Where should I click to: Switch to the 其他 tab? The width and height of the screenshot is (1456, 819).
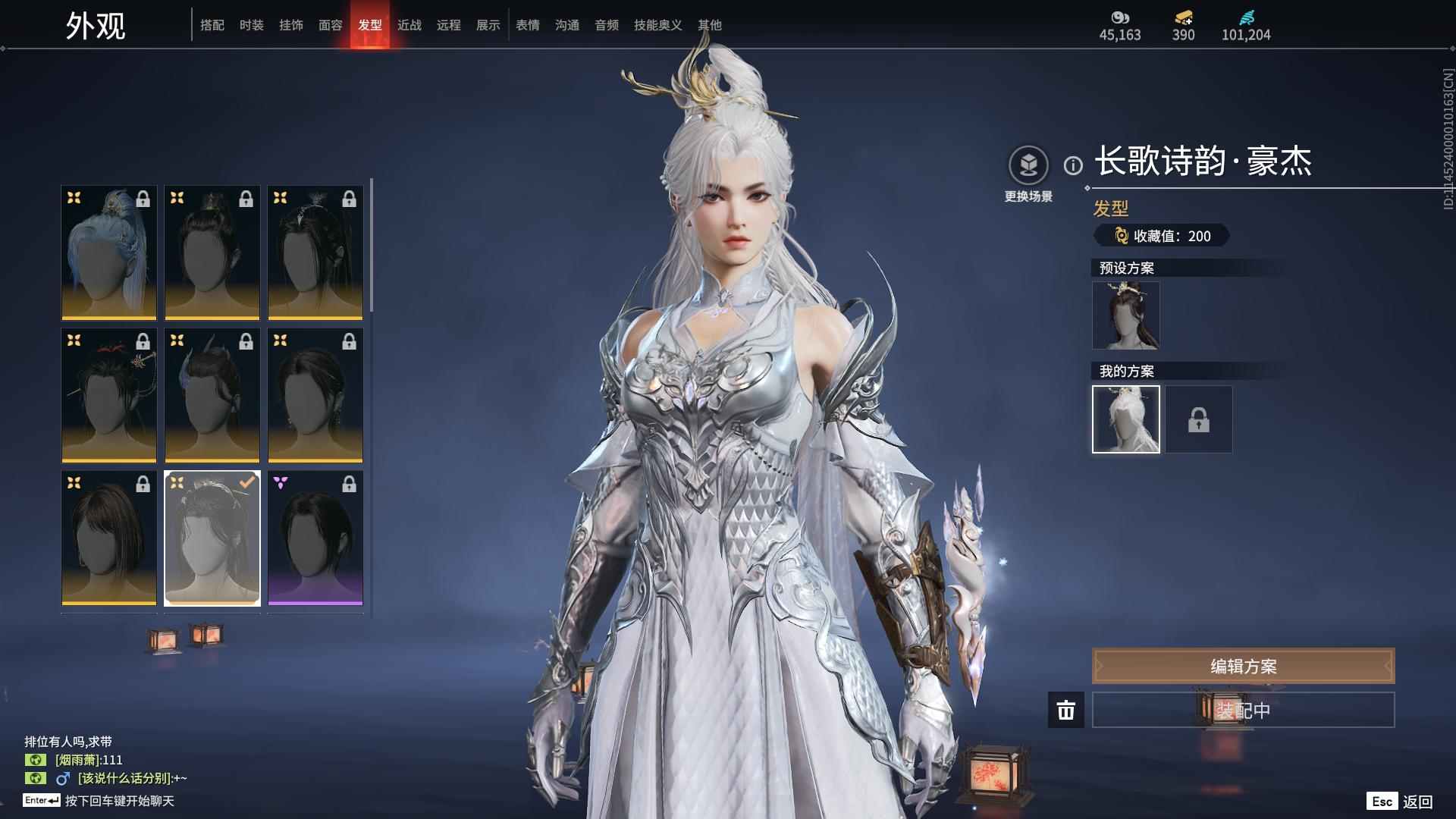click(709, 25)
